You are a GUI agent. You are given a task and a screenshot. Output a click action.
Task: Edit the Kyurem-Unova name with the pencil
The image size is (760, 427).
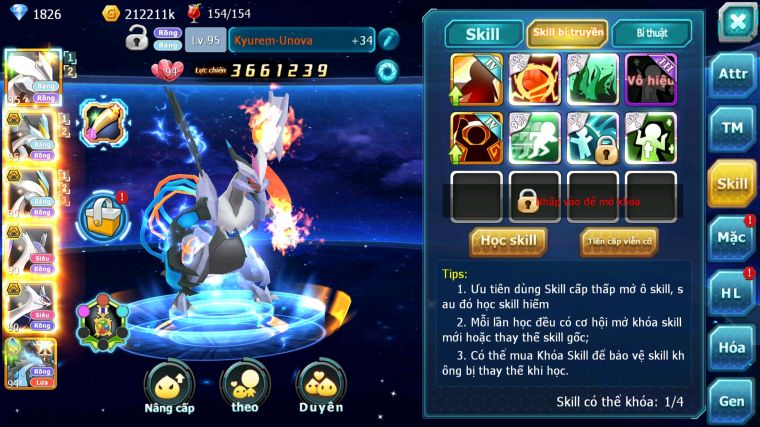[388, 40]
